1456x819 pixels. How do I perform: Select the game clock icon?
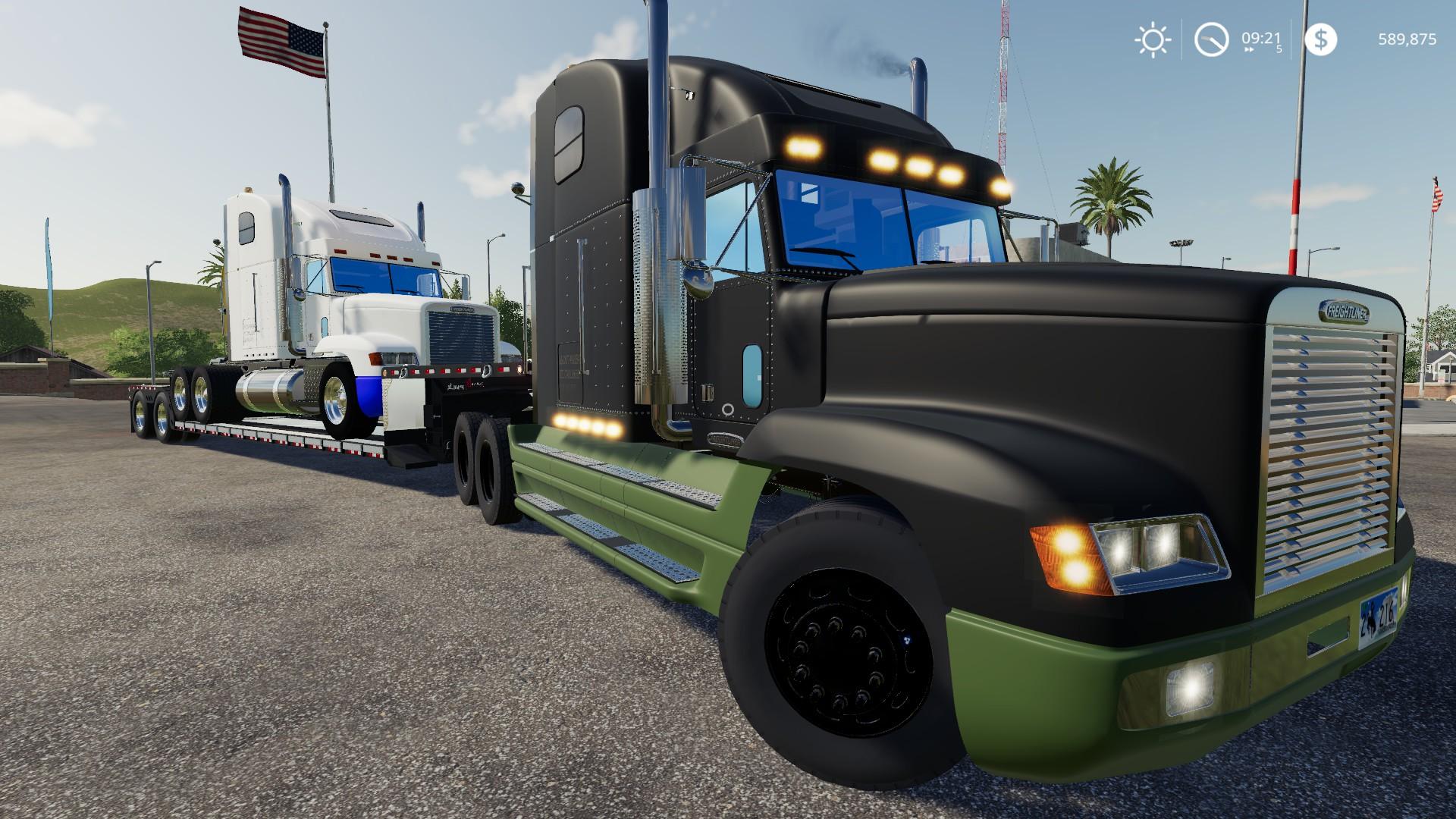tap(1211, 39)
